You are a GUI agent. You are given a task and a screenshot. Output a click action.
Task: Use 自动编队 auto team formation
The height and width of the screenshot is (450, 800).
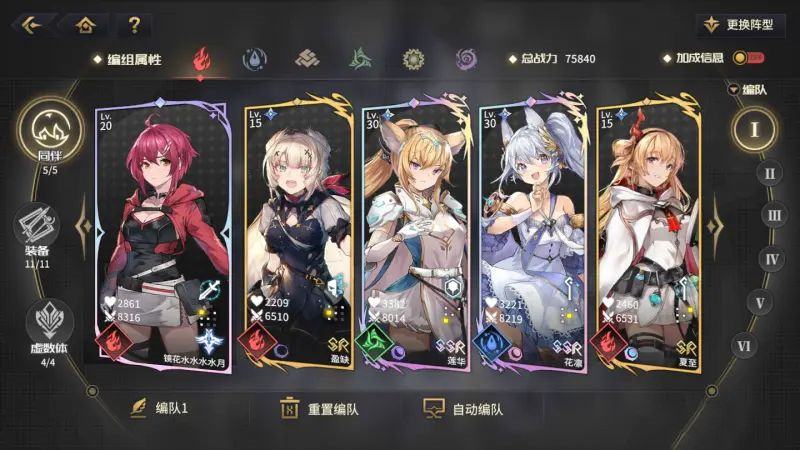pos(464,408)
